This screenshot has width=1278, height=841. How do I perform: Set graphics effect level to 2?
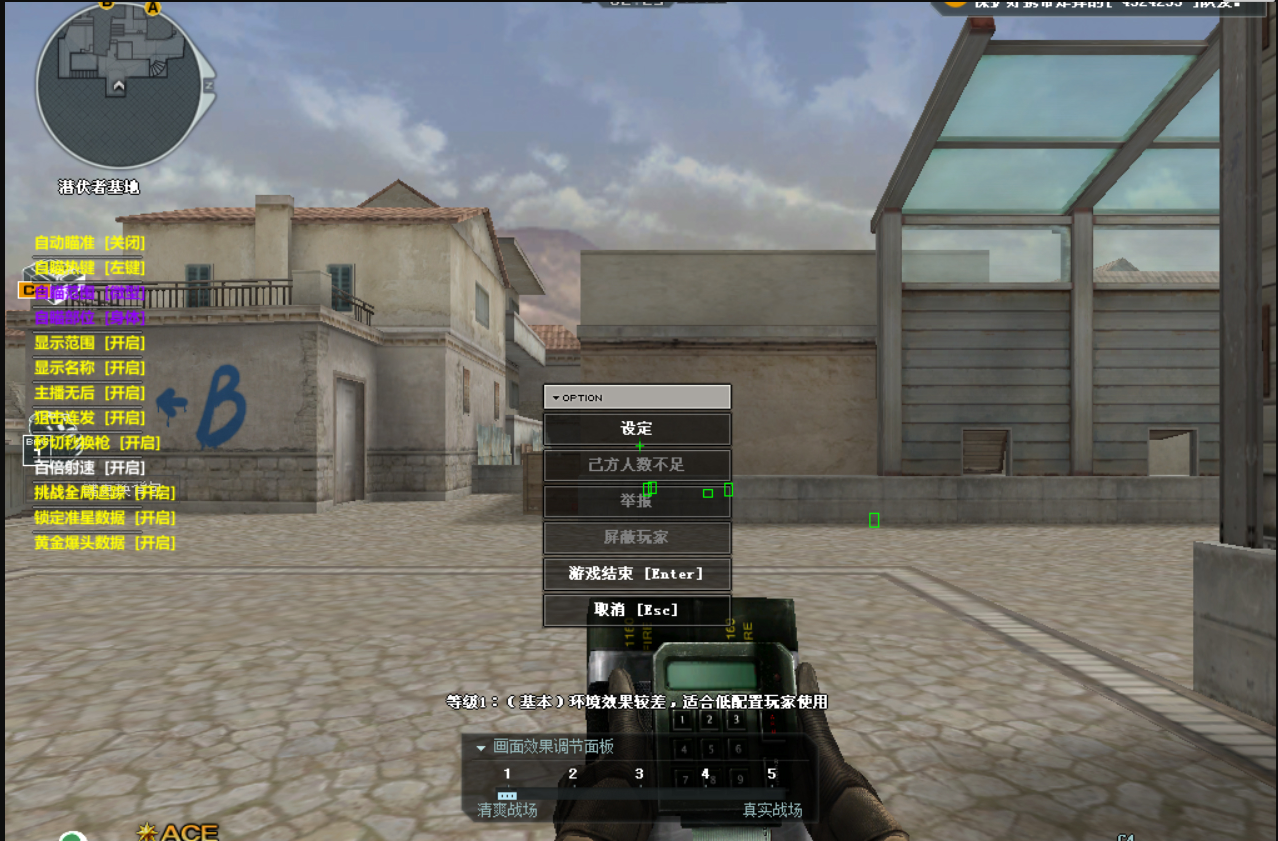573,774
